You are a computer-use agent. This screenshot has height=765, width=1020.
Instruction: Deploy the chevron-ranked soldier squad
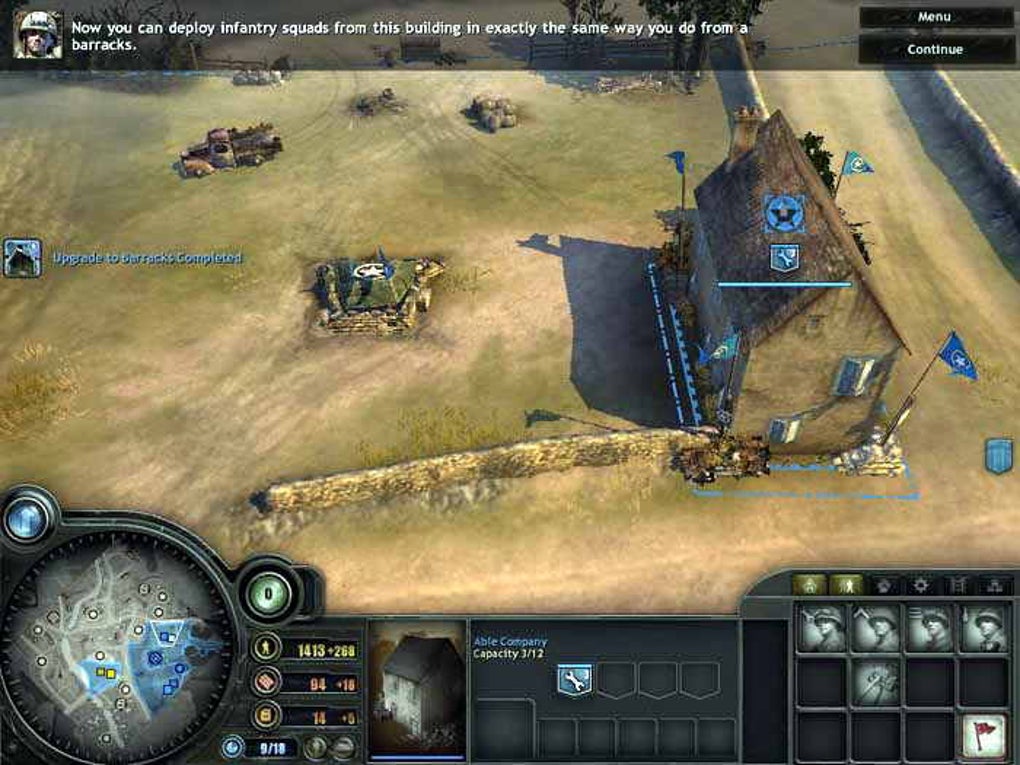point(876,628)
